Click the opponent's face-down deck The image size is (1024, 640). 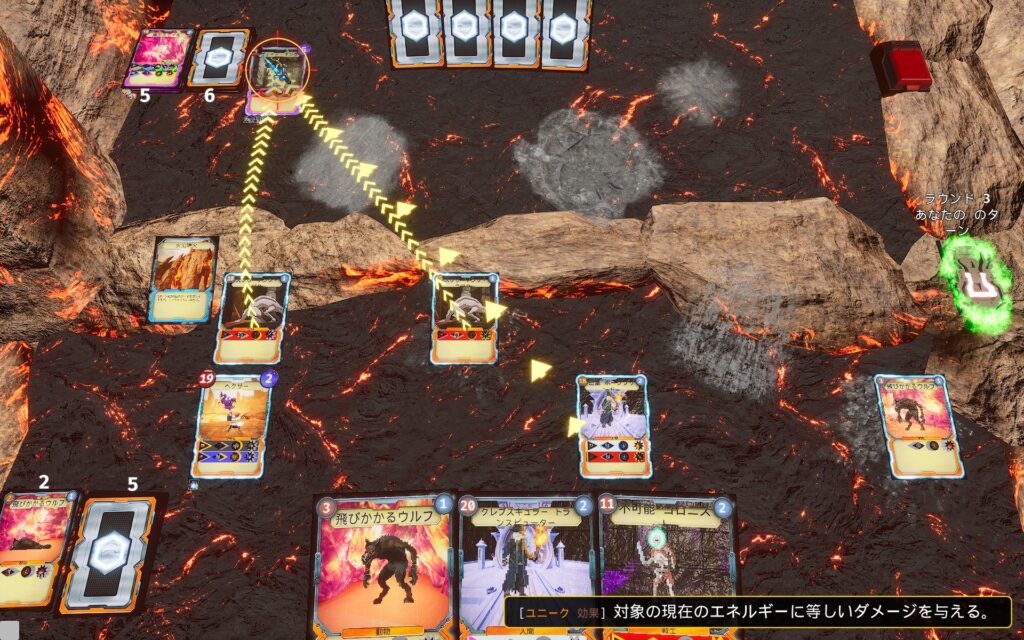[x=216, y=58]
